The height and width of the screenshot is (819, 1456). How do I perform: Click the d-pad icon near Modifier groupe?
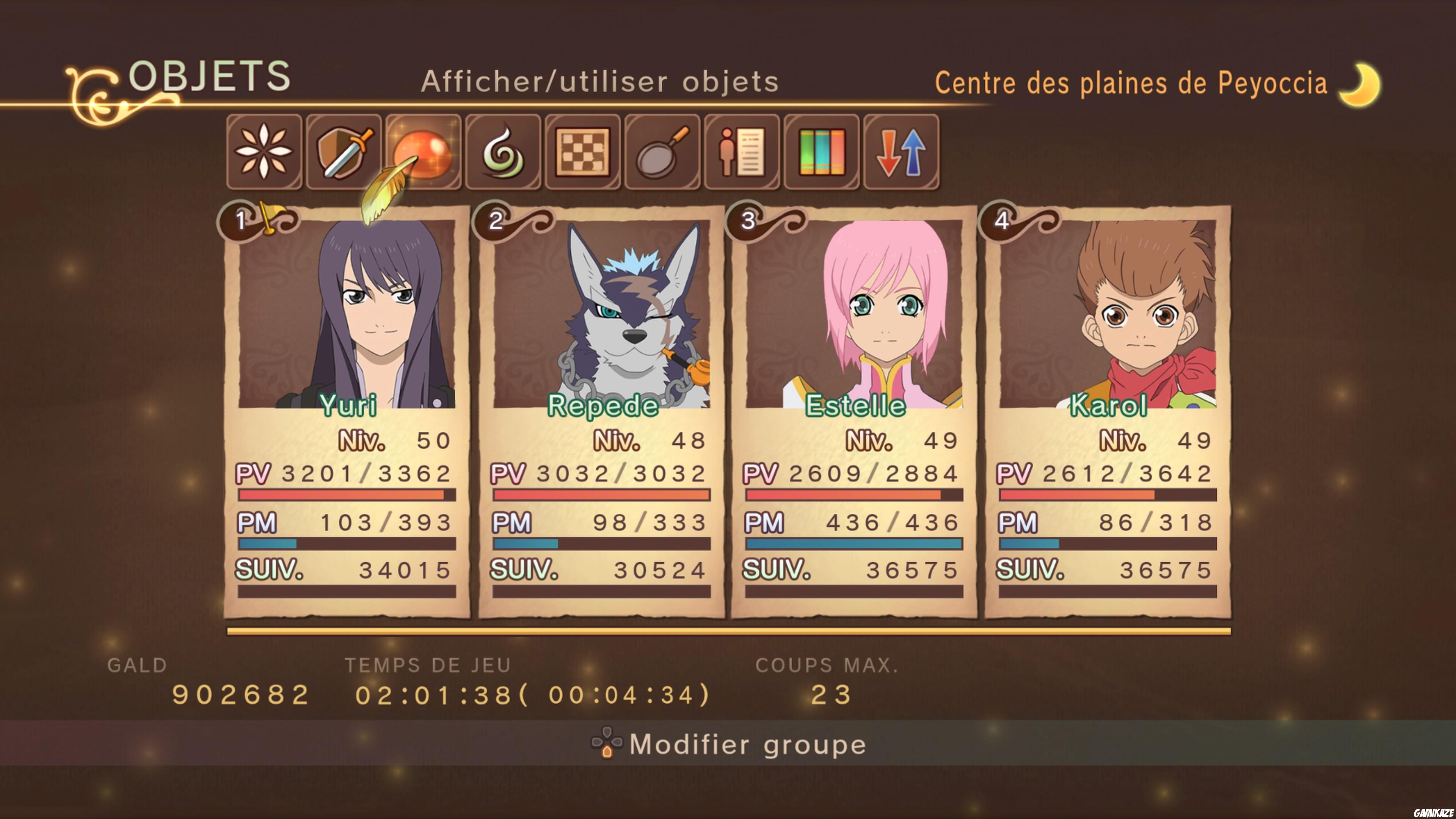tap(607, 744)
